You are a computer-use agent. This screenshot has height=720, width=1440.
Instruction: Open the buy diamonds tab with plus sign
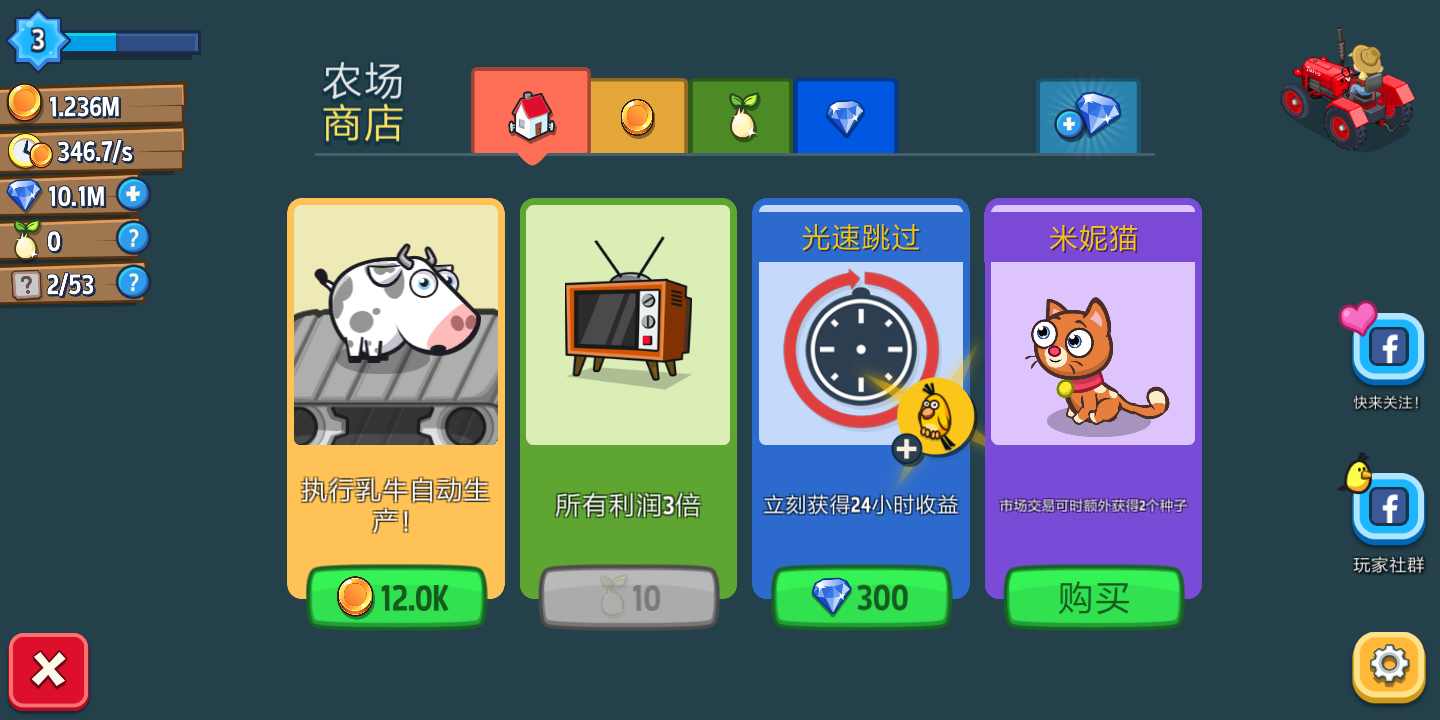pos(1088,115)
